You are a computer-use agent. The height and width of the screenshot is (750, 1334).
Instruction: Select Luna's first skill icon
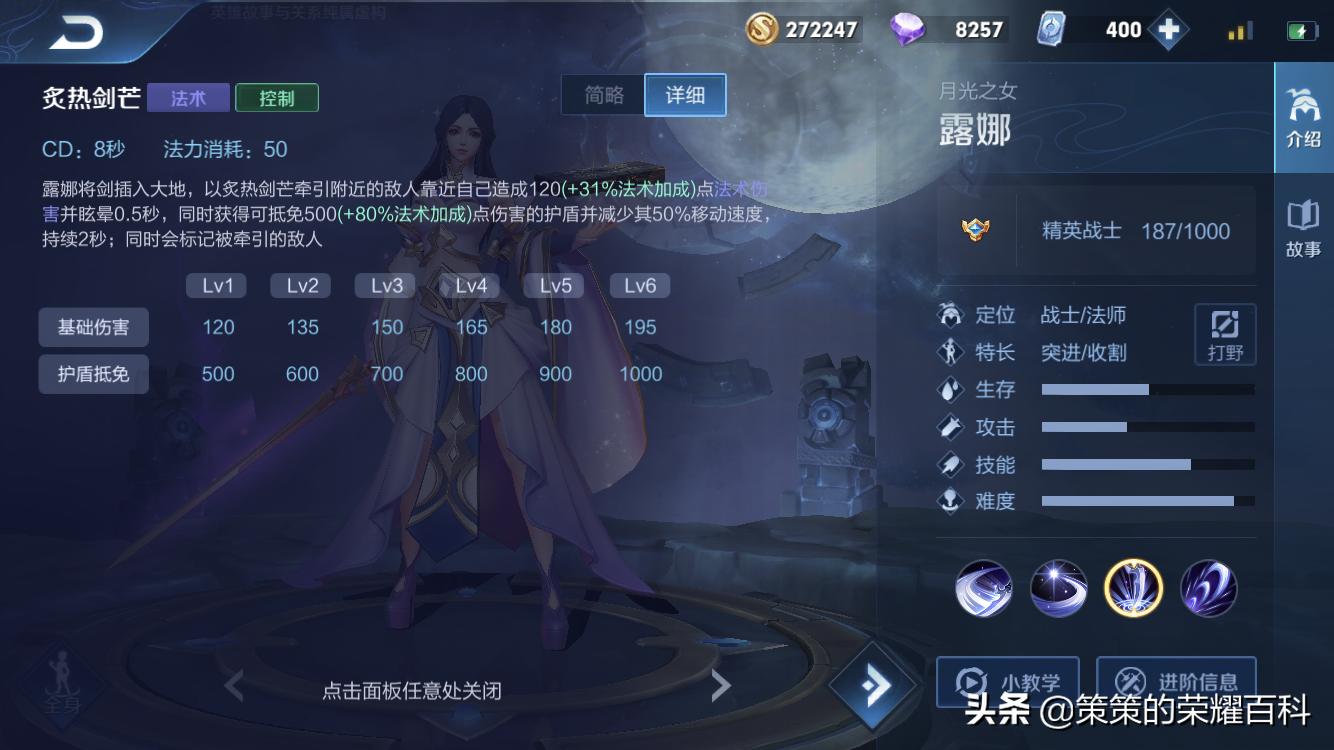coord(983,589)
